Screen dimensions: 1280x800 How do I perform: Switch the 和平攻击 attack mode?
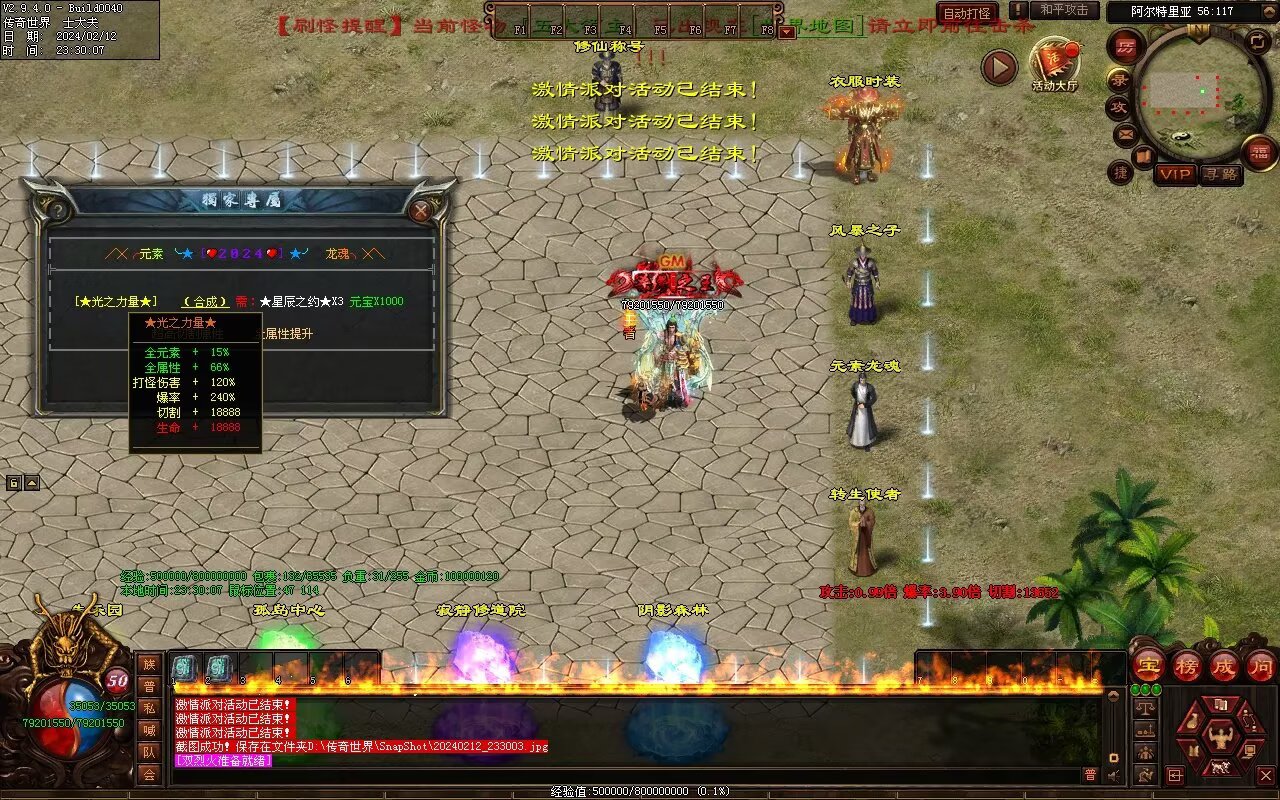point(1063,11)
